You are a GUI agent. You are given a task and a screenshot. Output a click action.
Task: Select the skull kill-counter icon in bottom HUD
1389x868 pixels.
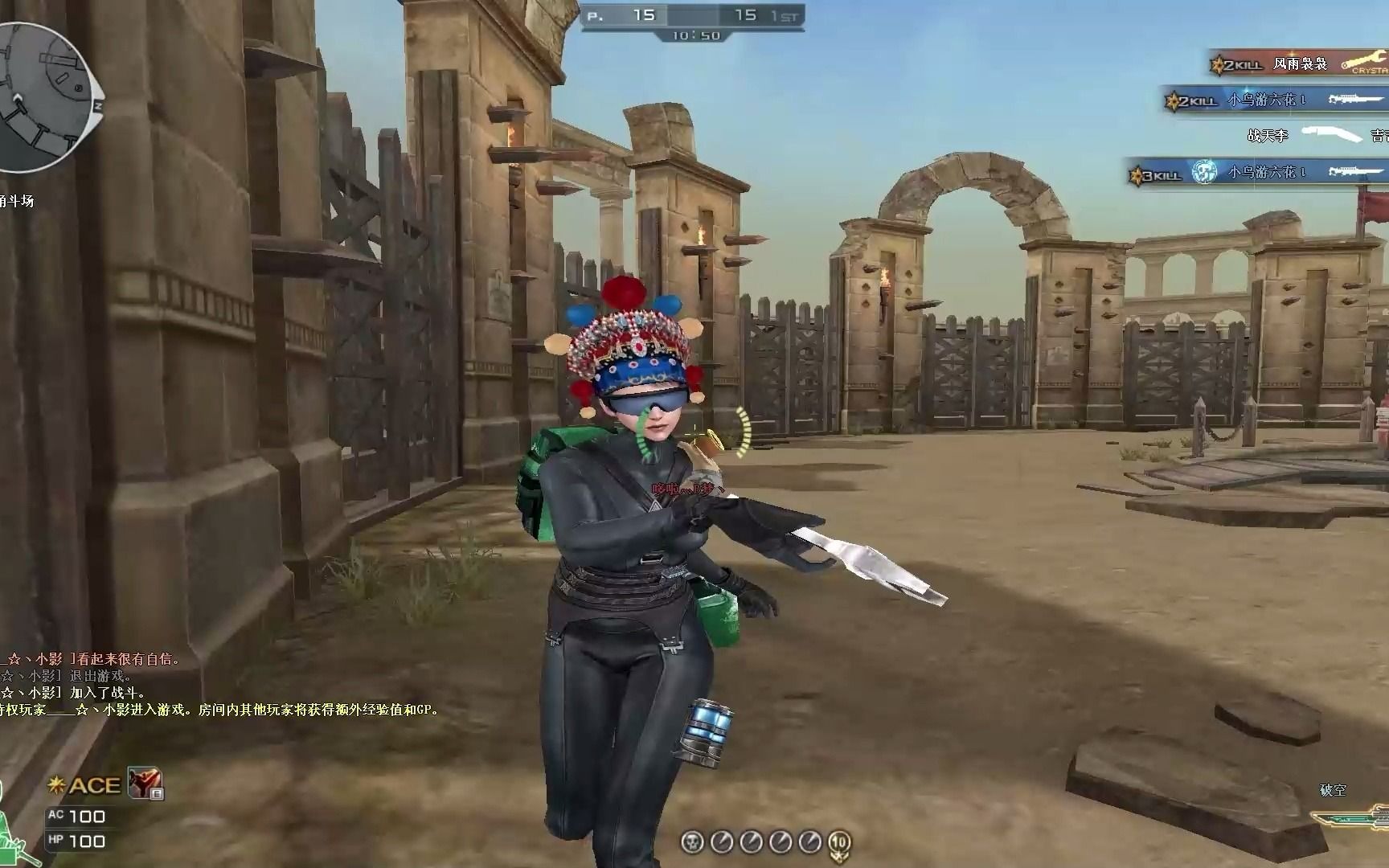(691, 841)
